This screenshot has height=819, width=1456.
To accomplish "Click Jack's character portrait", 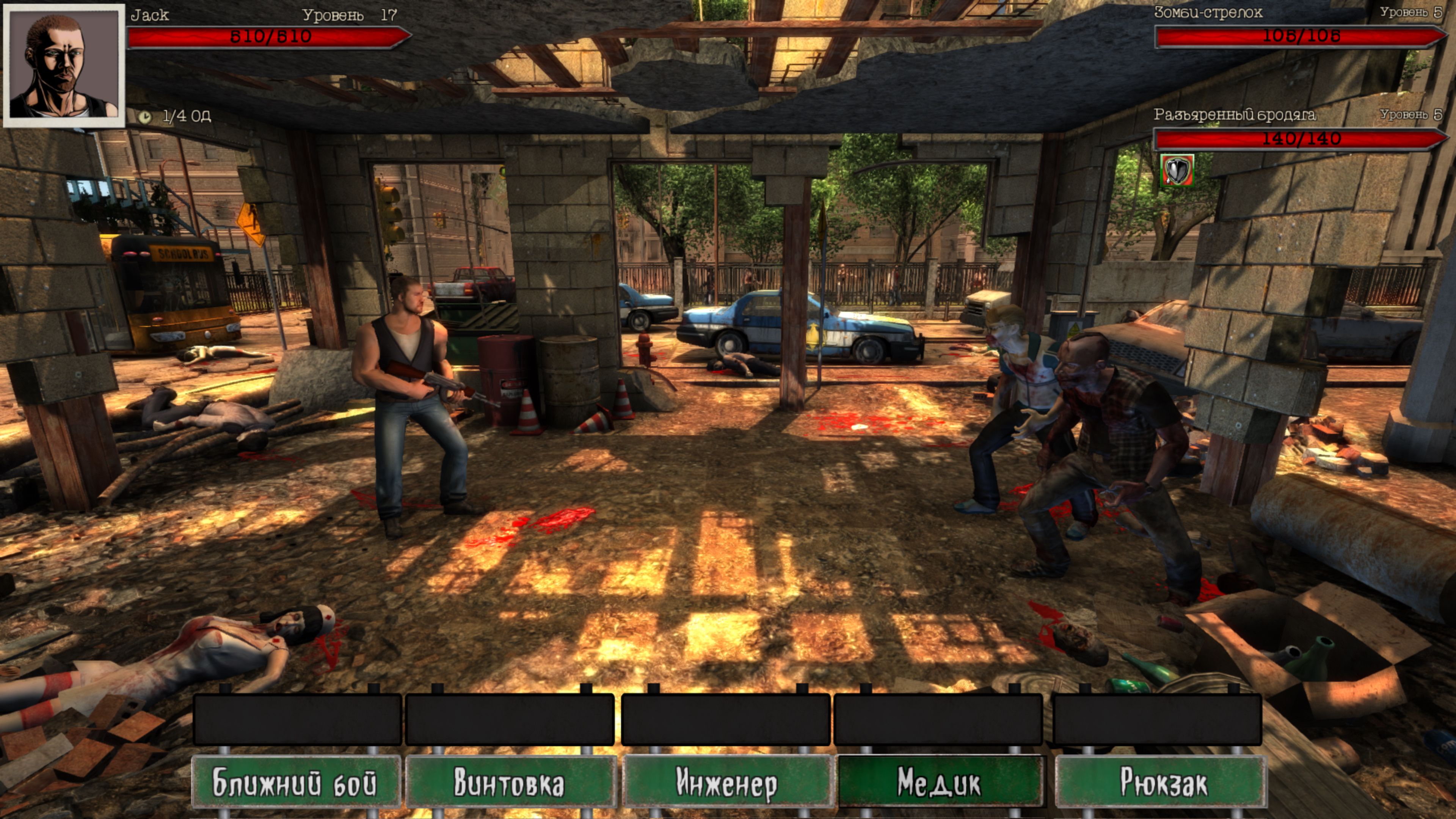I will pos(64,65).
